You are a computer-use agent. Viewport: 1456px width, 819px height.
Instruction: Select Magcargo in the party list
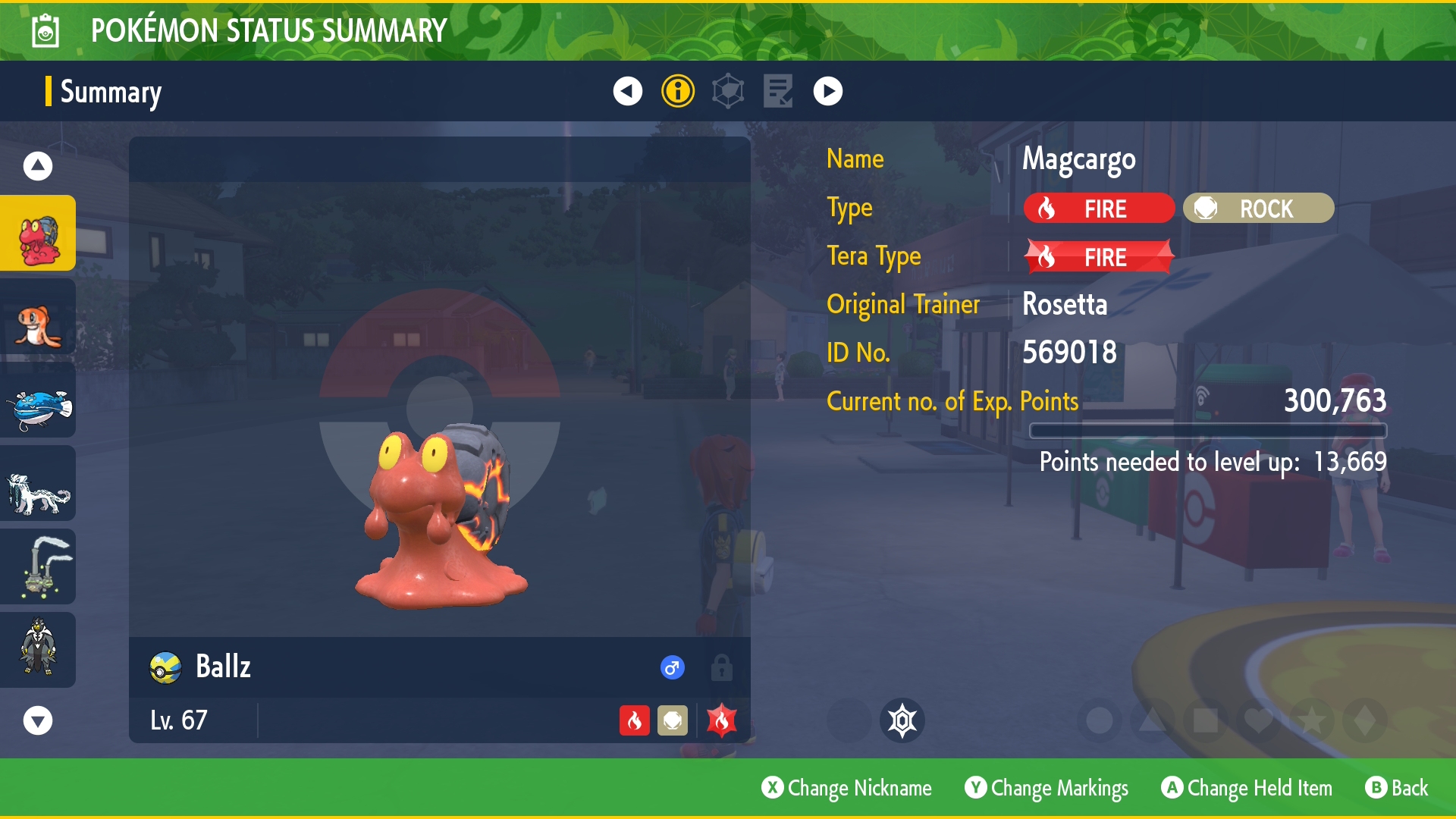click(38, 234)
